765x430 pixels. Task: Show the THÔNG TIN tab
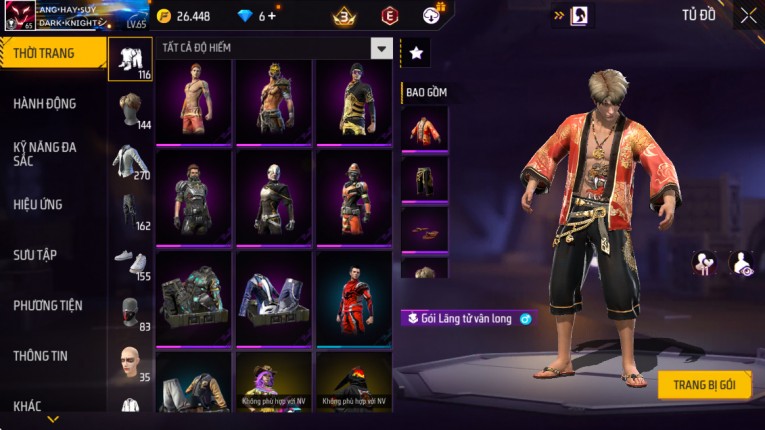point(41,355)
